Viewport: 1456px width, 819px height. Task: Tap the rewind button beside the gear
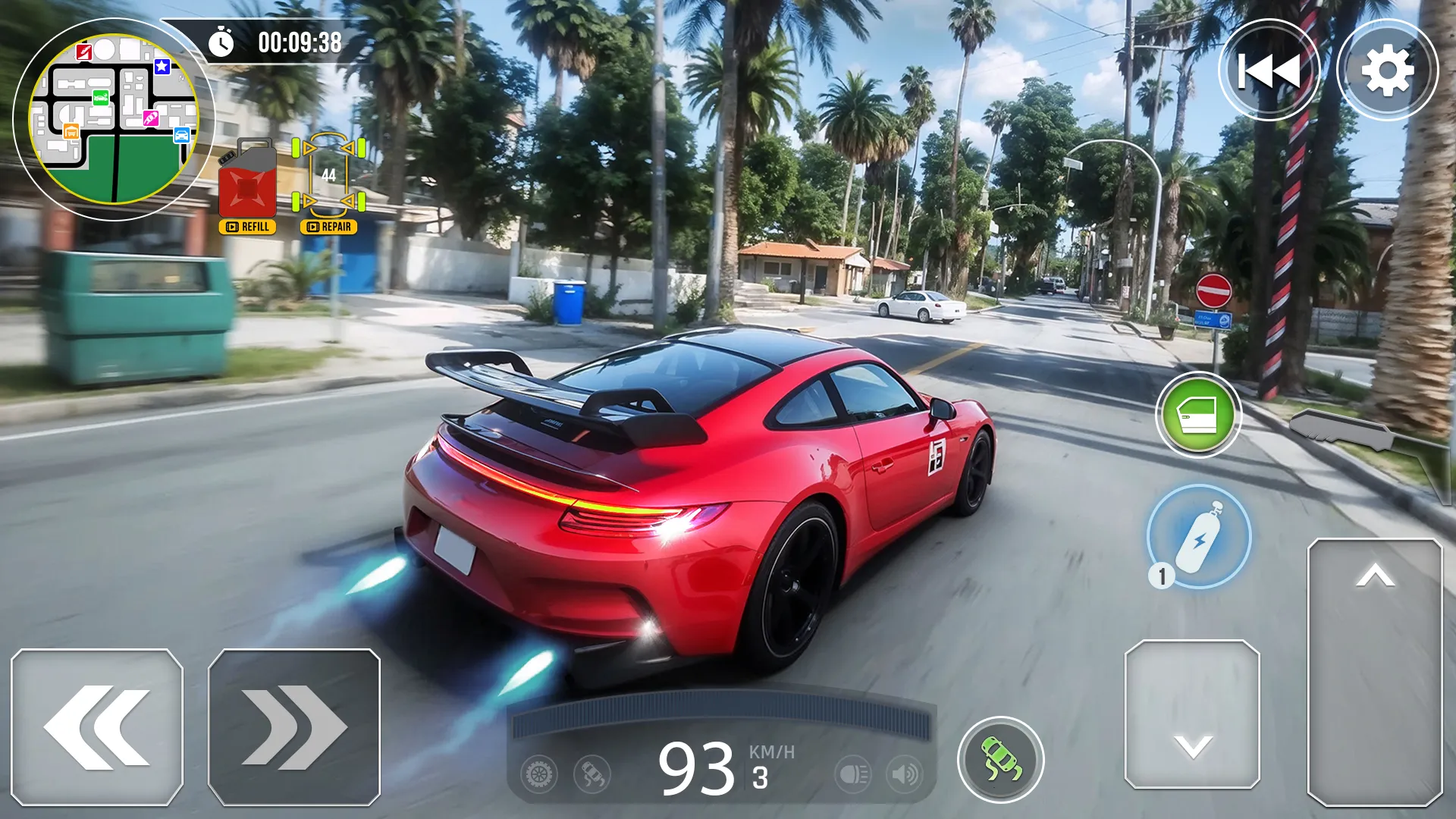(1269, 71)
